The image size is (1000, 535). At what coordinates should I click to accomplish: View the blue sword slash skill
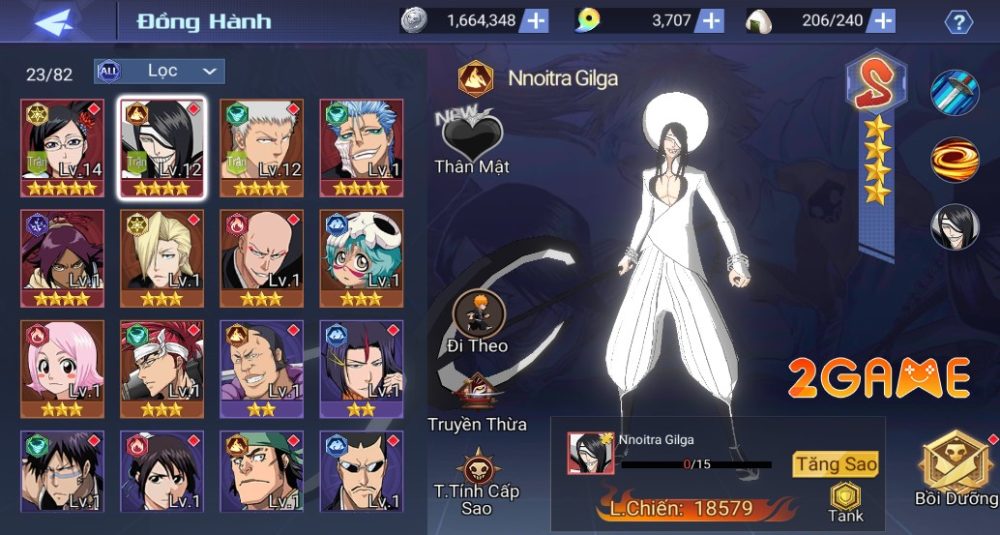click(x=955, y=93)
